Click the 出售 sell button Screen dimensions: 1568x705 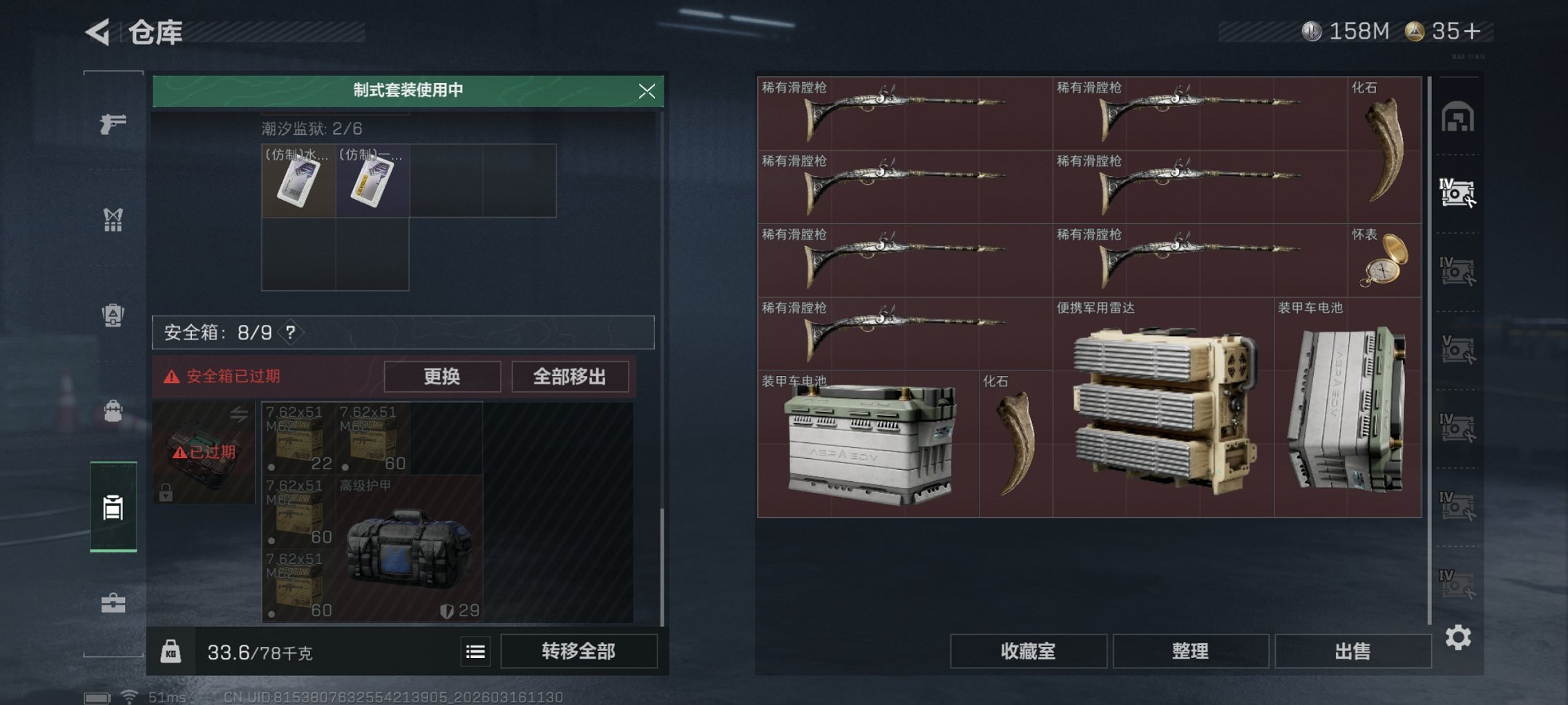[x=1353, y=650]
